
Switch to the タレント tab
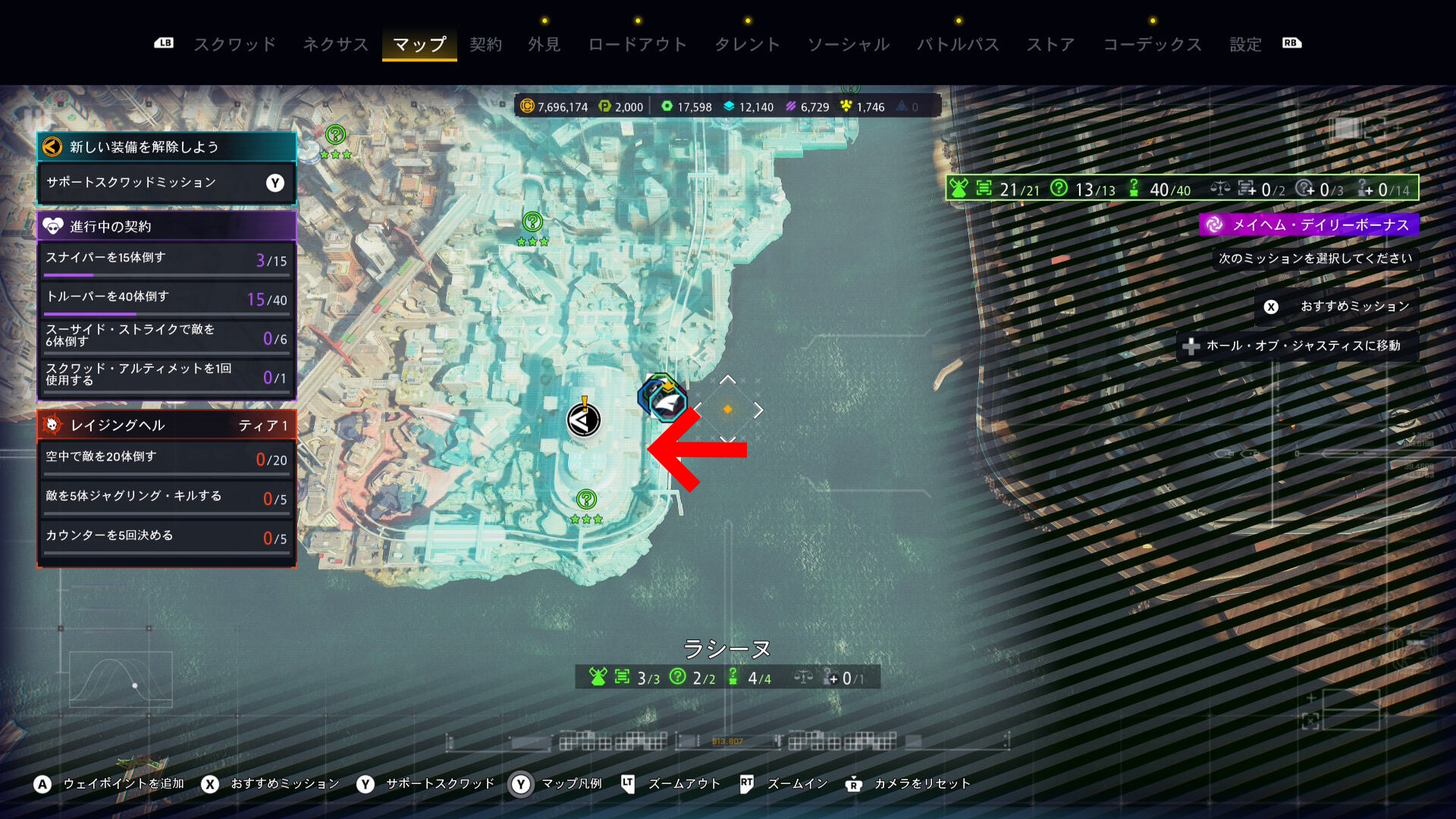[x=747, y=45]
